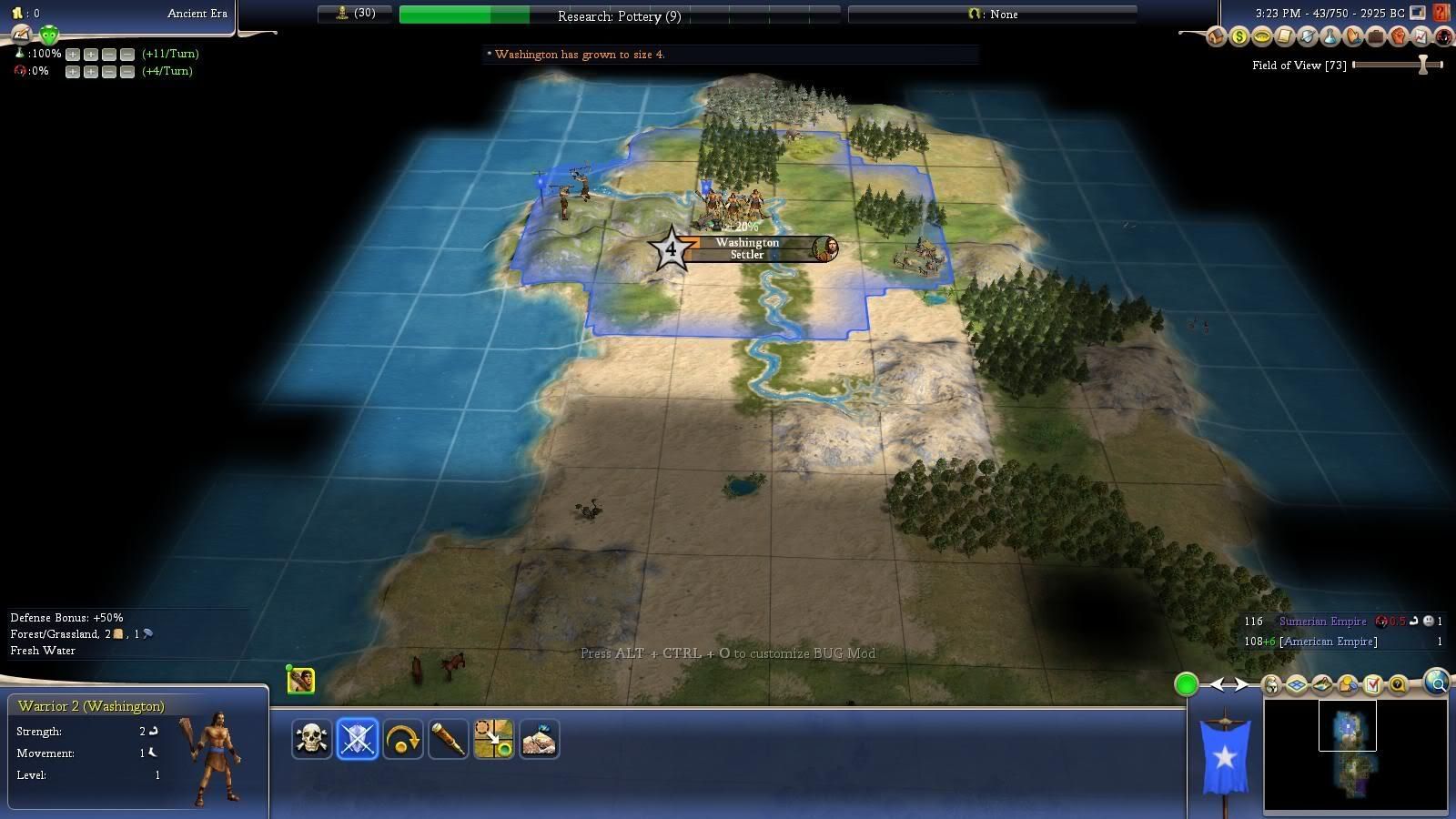This screenshot has height=819, width=1456.
Task: Open the Military Advisor fist icon
Action: point(1399,37)
